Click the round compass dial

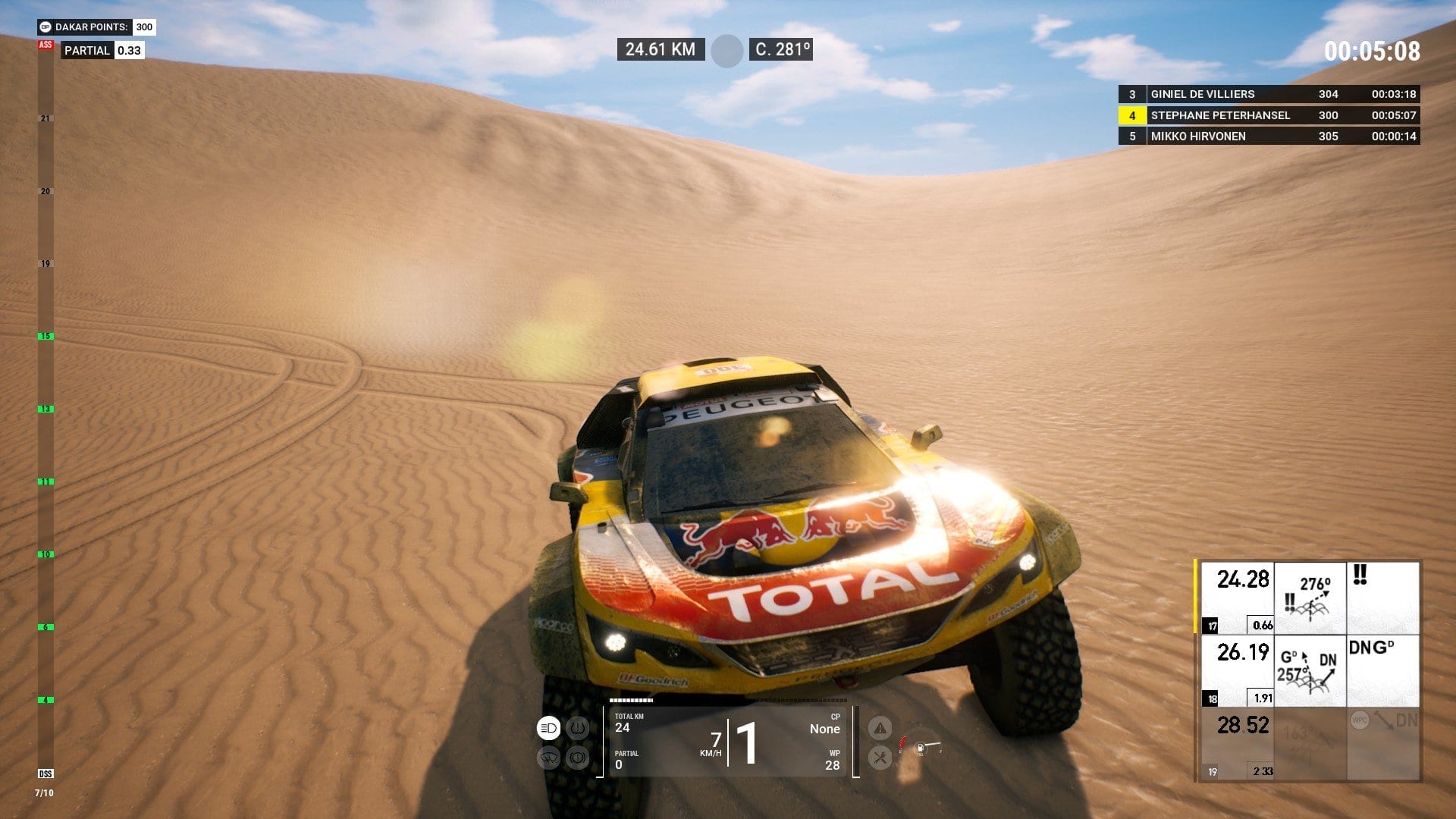pyautogui.click(x=726, y=51)
